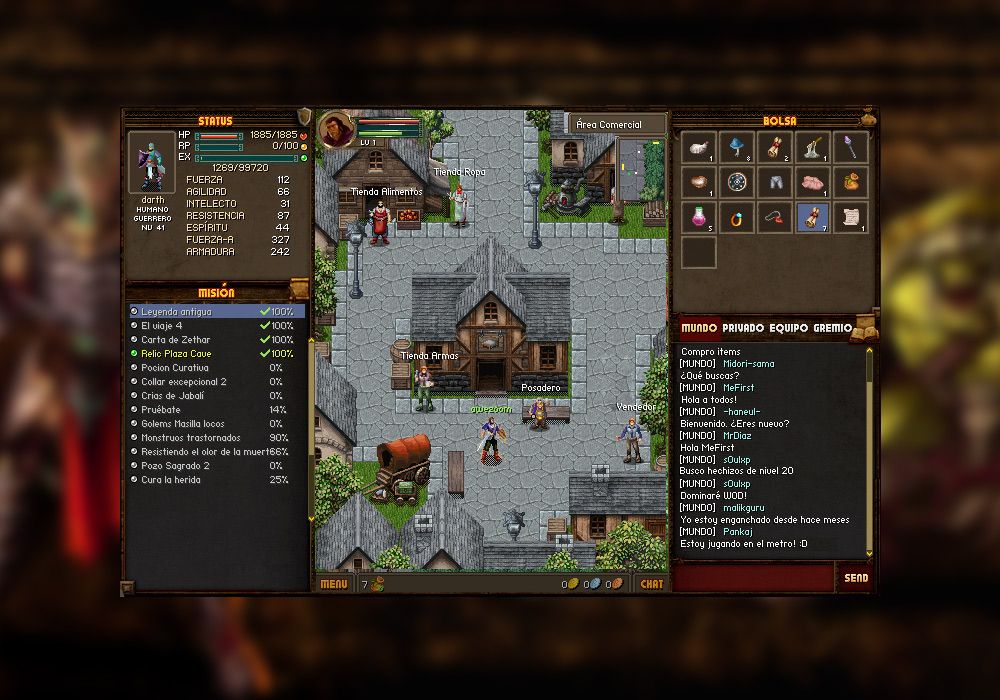The image size is (1000, 700).
Task: Send the chat message with SEND
Action: click(x=856, y=578)
